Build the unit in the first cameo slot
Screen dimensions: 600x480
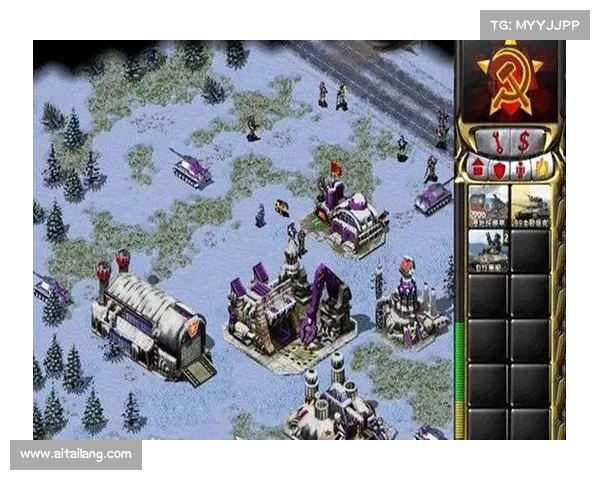pos(488,204)
